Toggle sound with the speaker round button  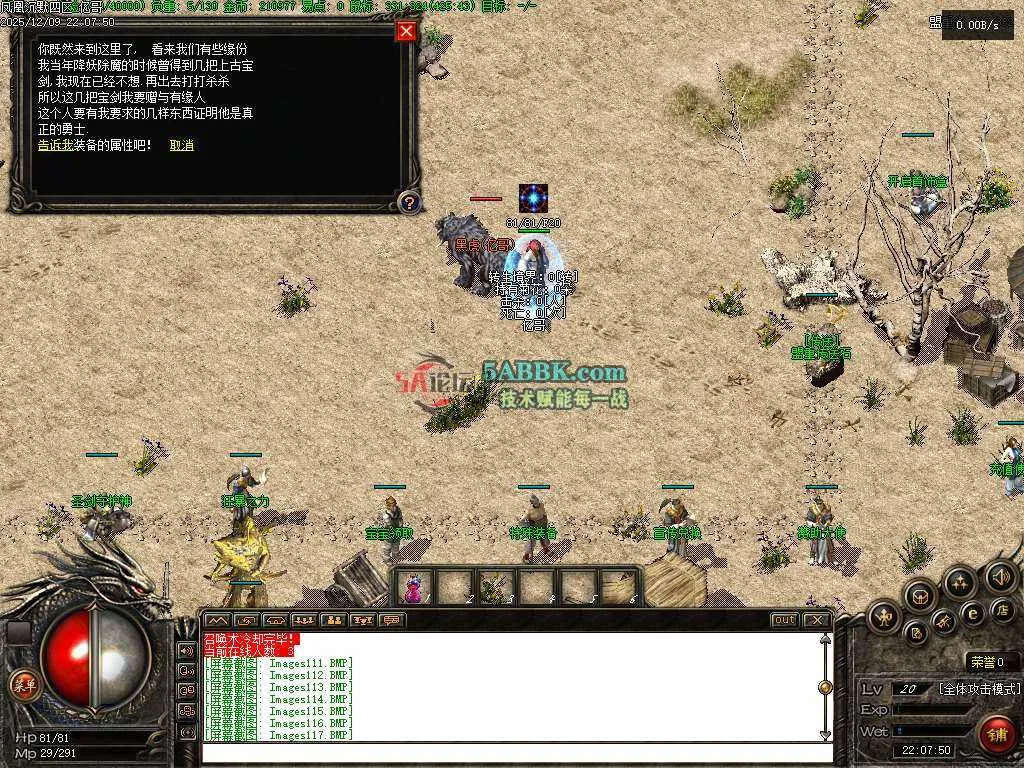999,577
